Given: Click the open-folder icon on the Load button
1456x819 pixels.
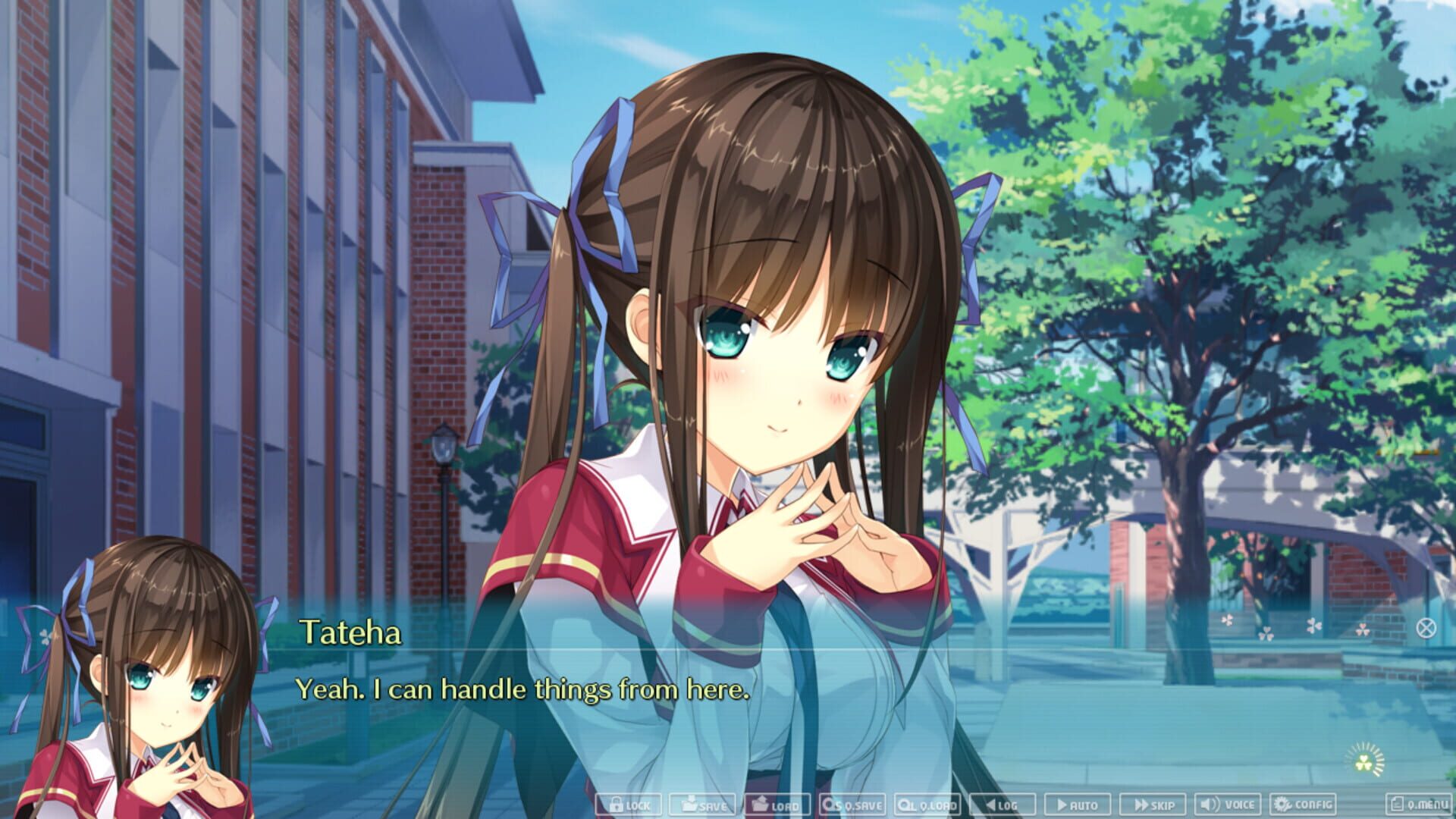Looking at the screenshot, I should tap(761, 805).
